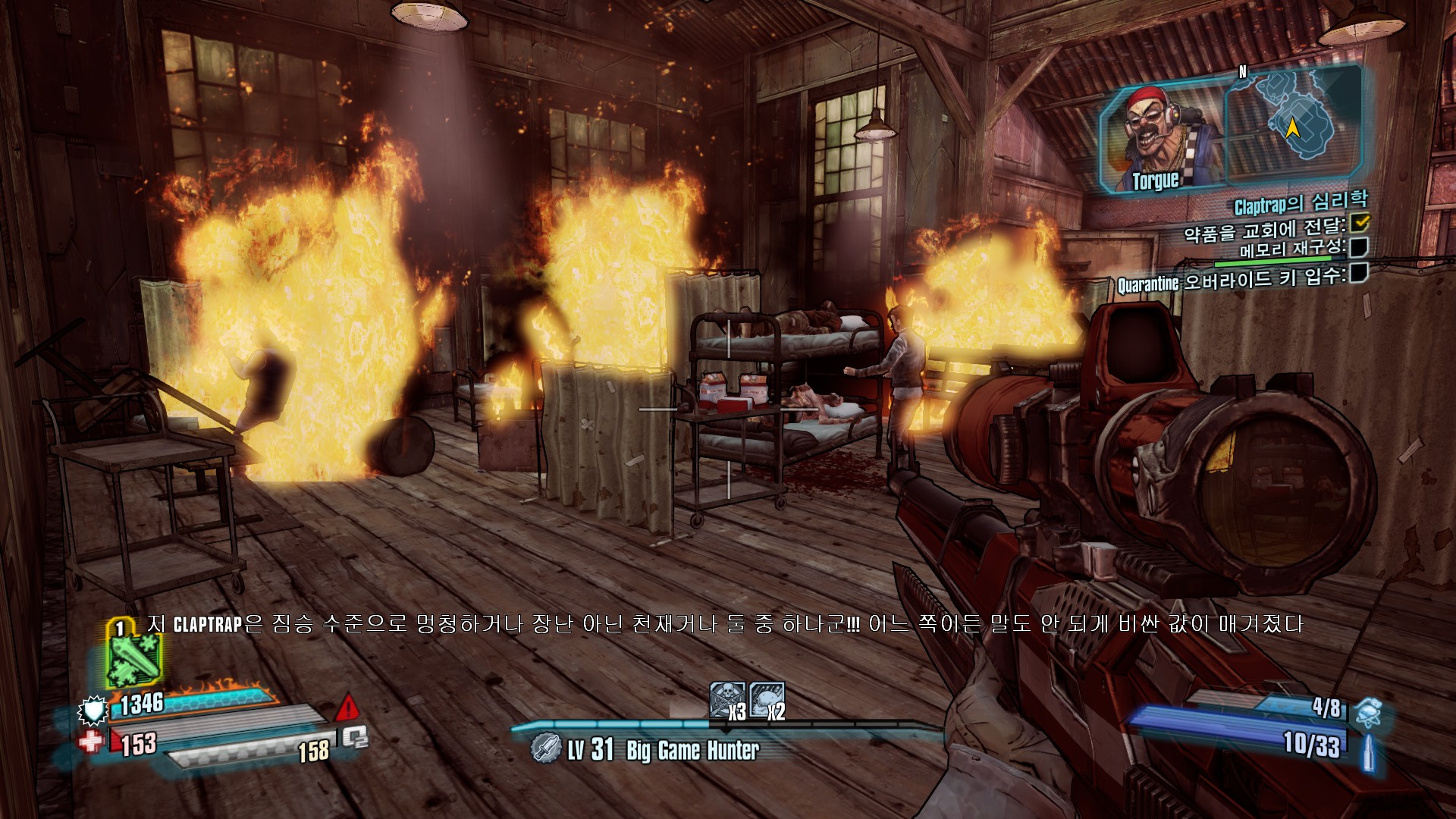The image size is (1456, 819).
Task: Select the bullet ammo icon
Action: pyautogui.click(x=1369, y=753)
